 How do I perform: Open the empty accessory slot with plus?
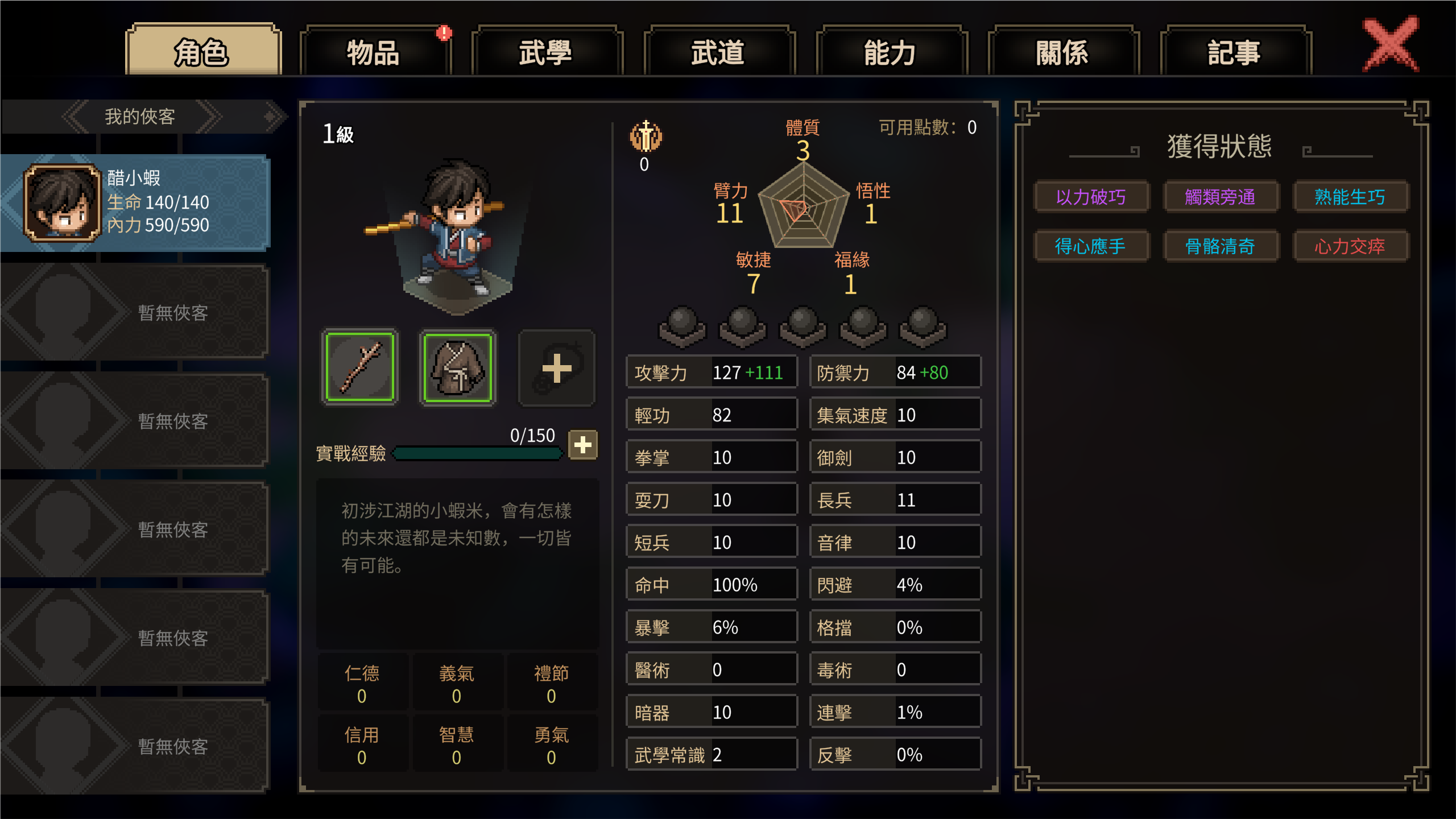tap(556, 367)
